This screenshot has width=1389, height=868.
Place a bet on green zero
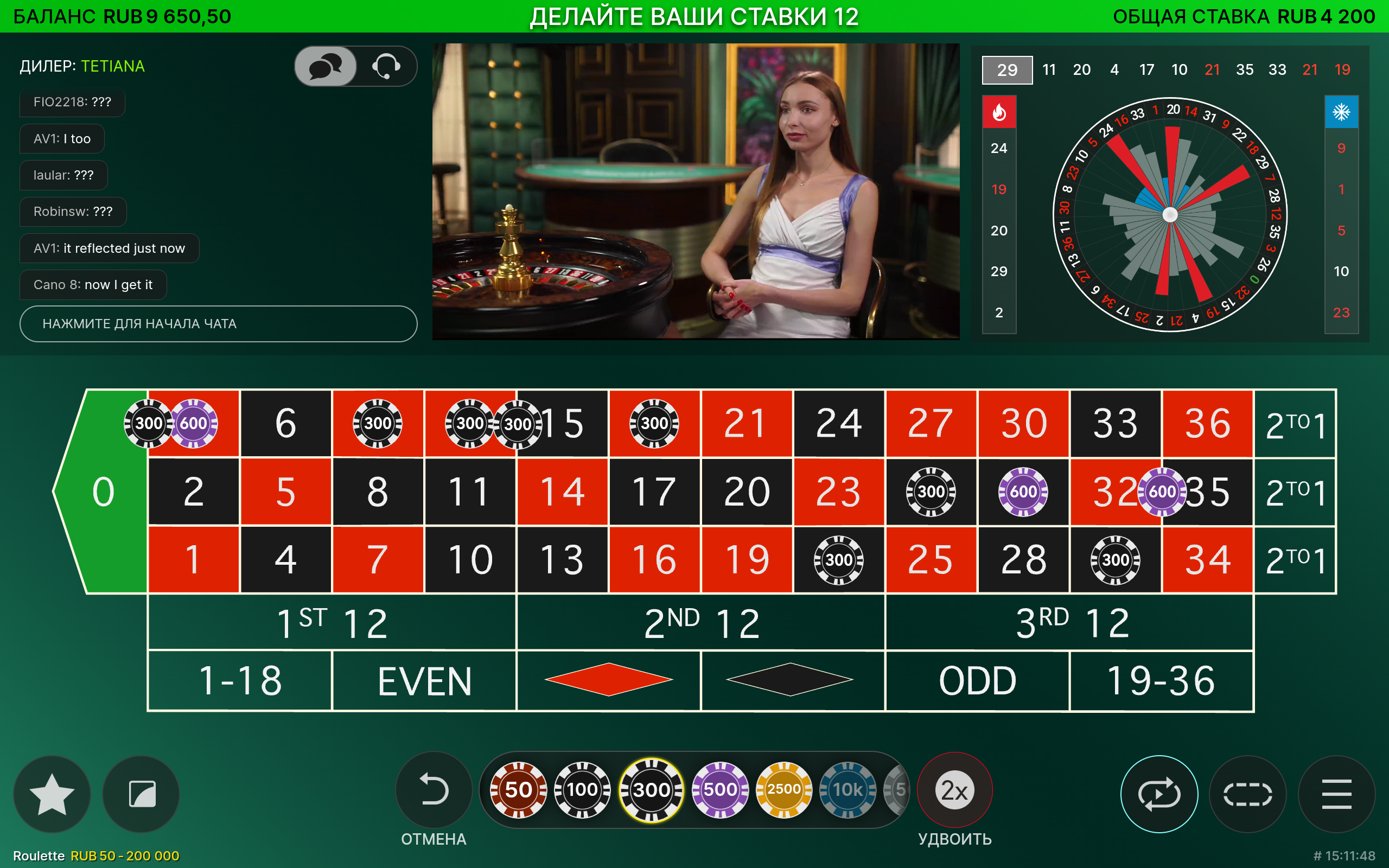103,492
